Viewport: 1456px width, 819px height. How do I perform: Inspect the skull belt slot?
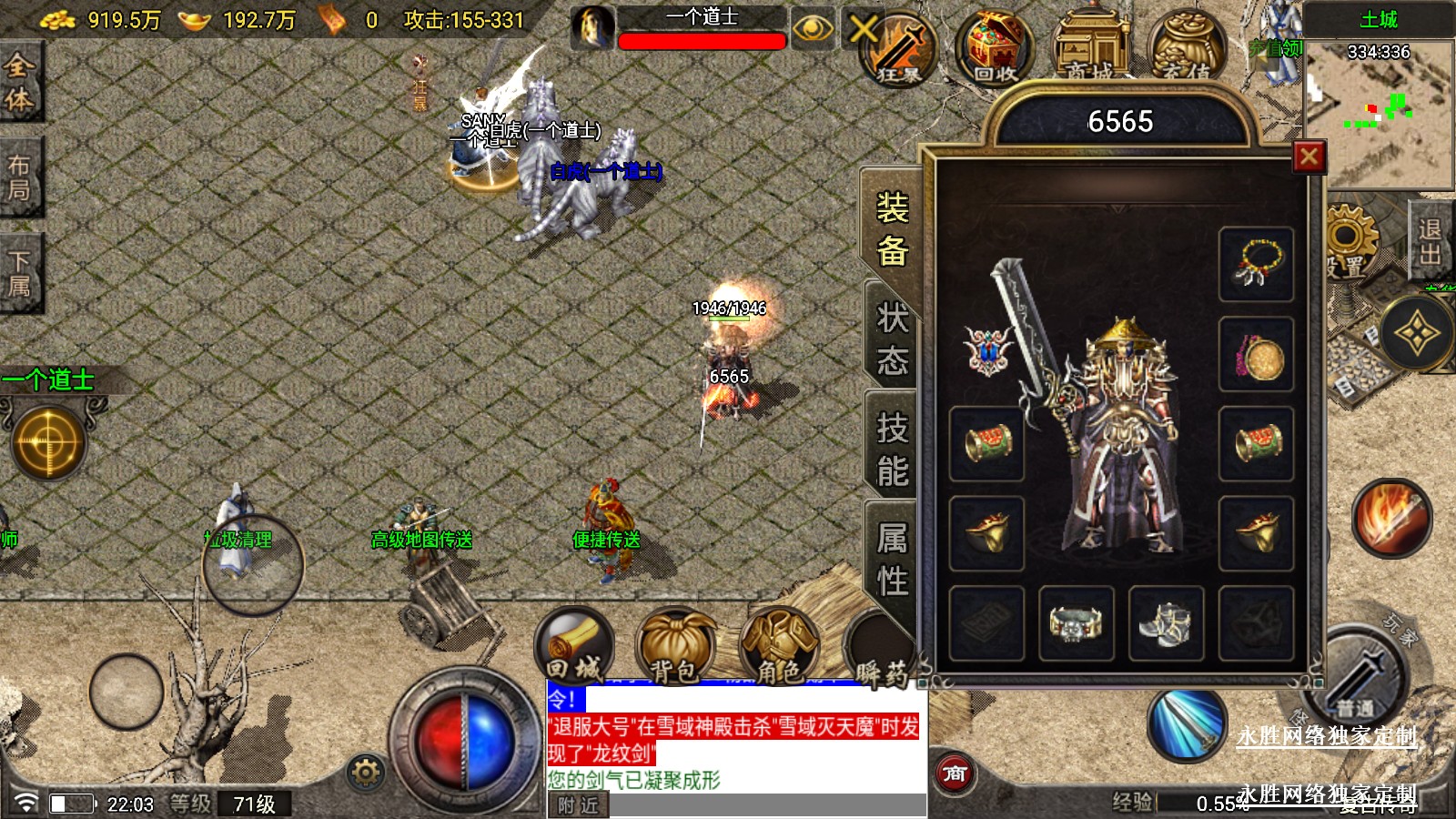pyautogui.click(x=1076, y=623)
